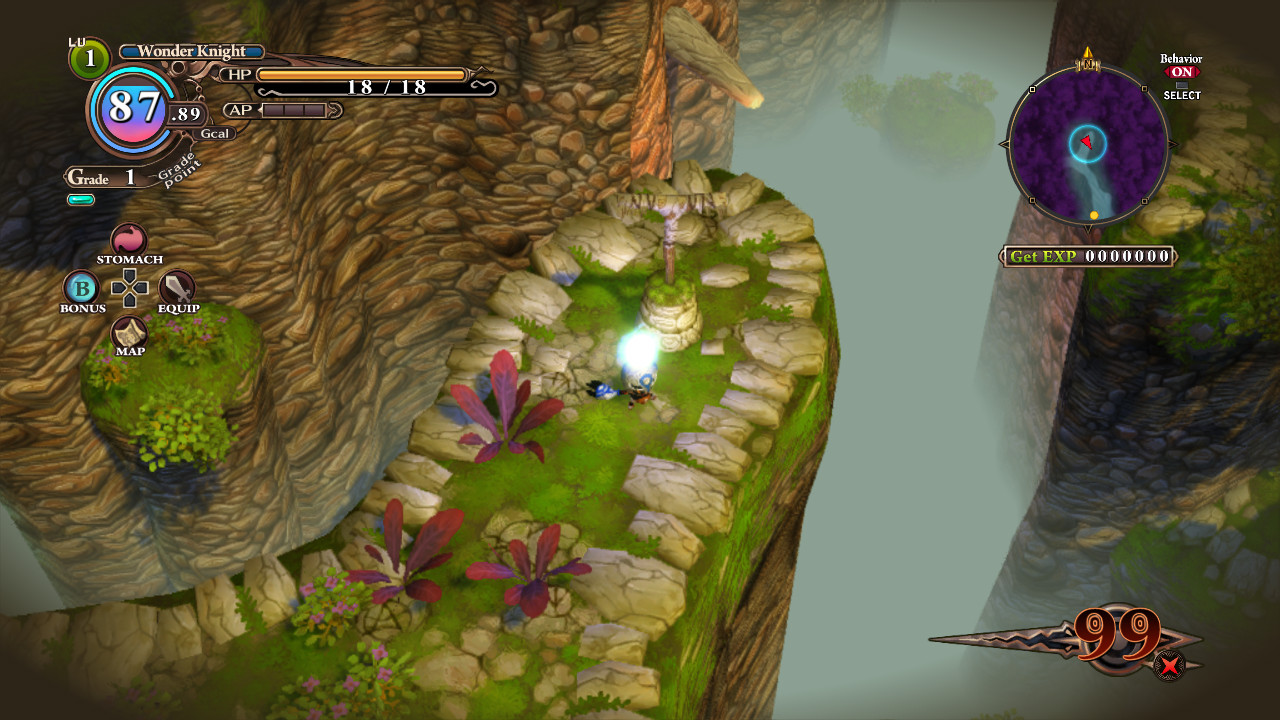This screenshot has height=720, width=1280.
Task: Click the circular purple minimap
Action: 1087,145
